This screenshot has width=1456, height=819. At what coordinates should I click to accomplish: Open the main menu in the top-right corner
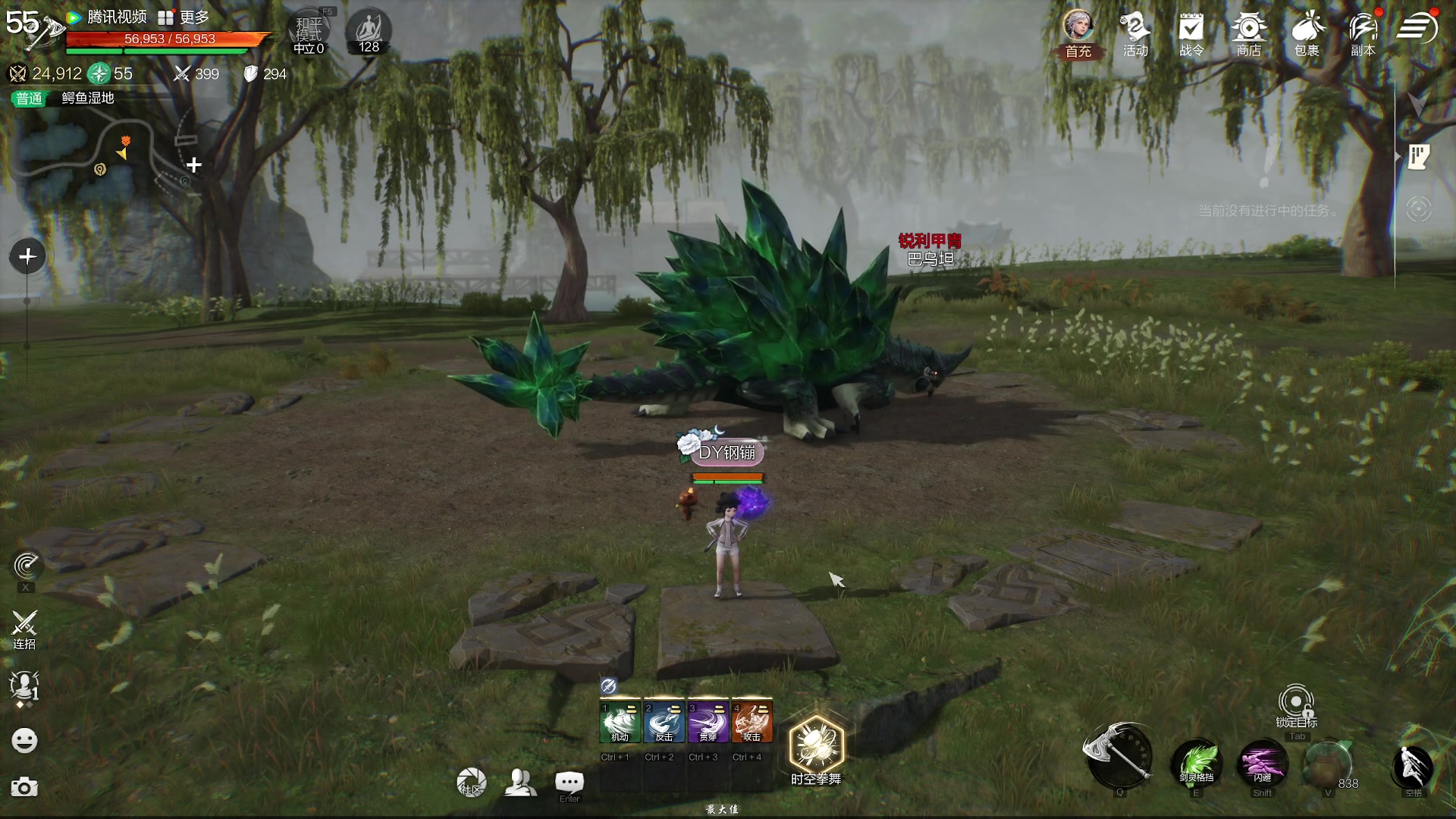[1417, 28]
